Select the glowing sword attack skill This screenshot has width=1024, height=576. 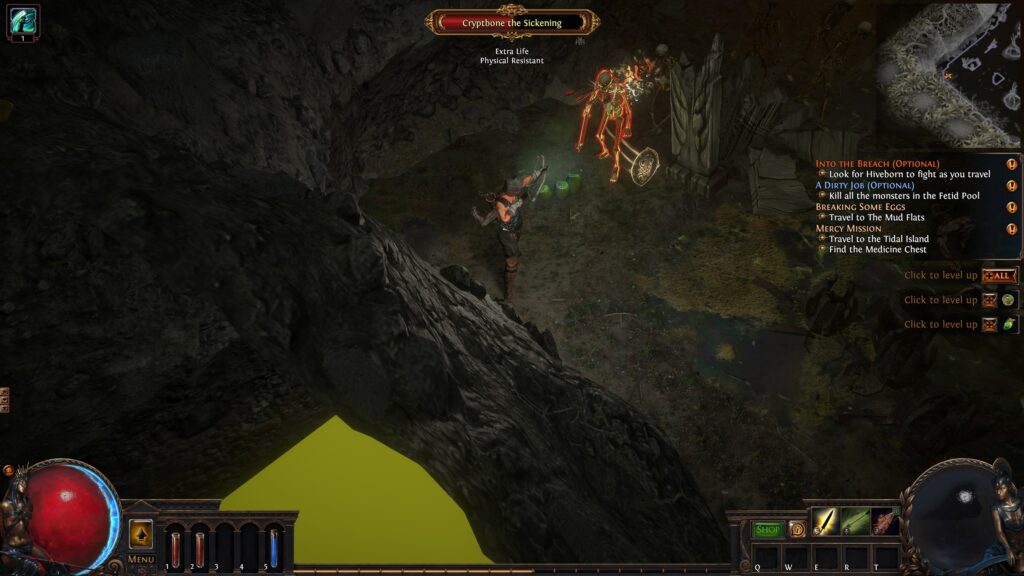click(x=824, y=522)
